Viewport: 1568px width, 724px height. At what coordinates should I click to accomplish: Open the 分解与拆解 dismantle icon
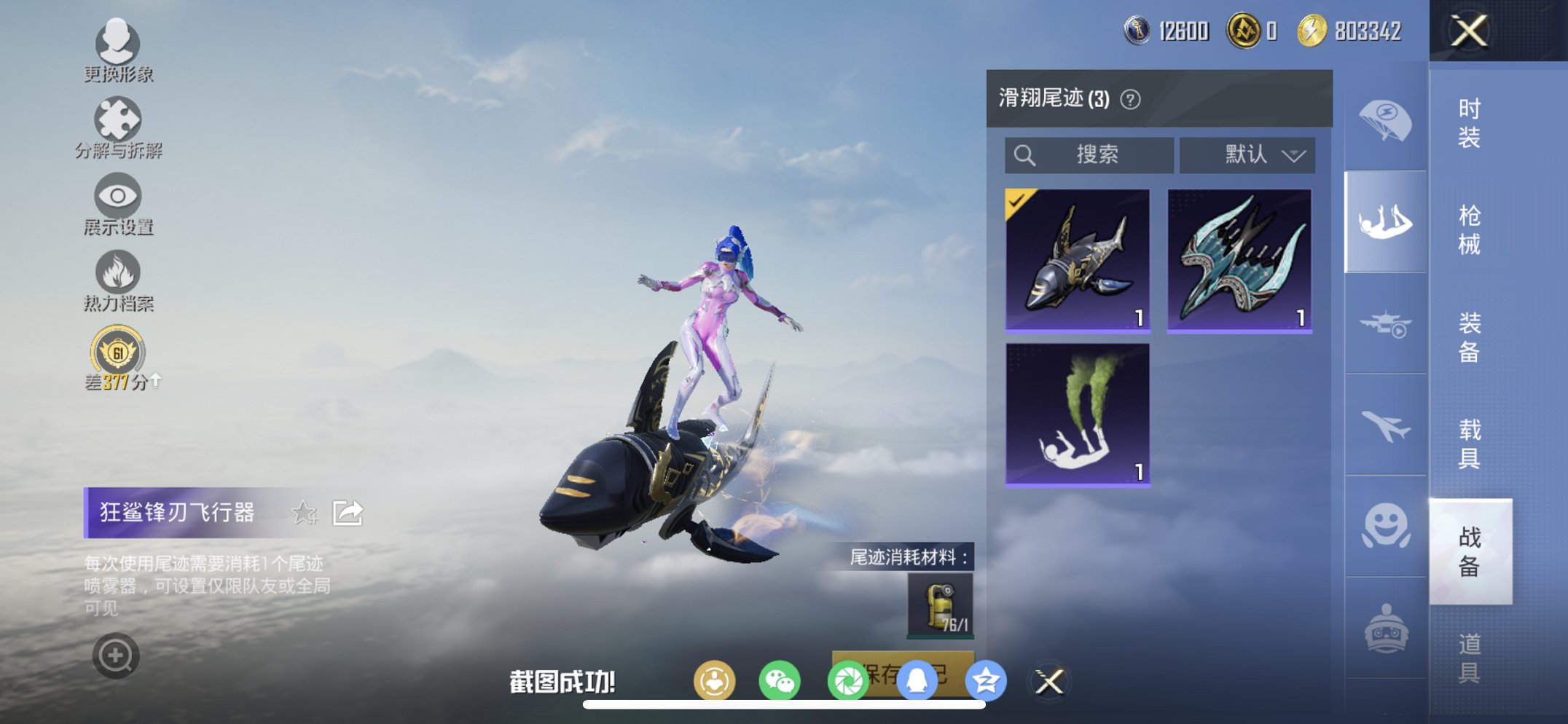click(x=119, y=120)
